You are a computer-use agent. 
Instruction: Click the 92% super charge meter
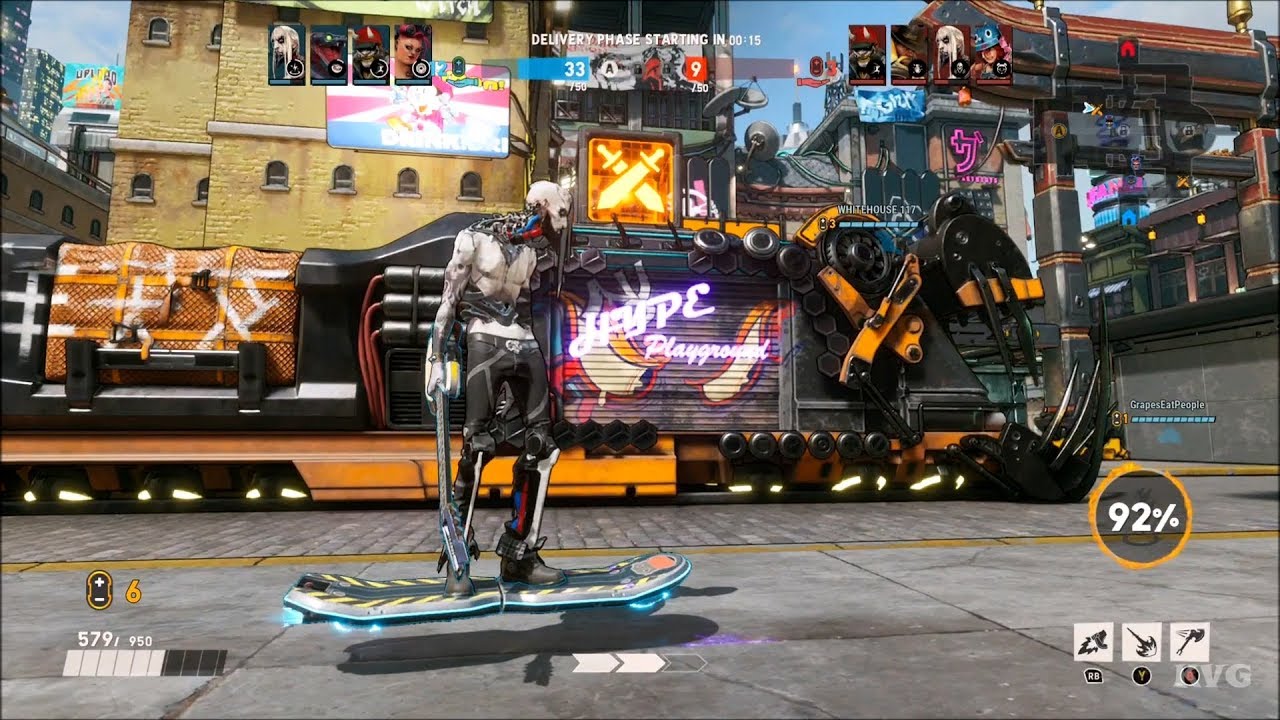click(x=1139, y=517)
